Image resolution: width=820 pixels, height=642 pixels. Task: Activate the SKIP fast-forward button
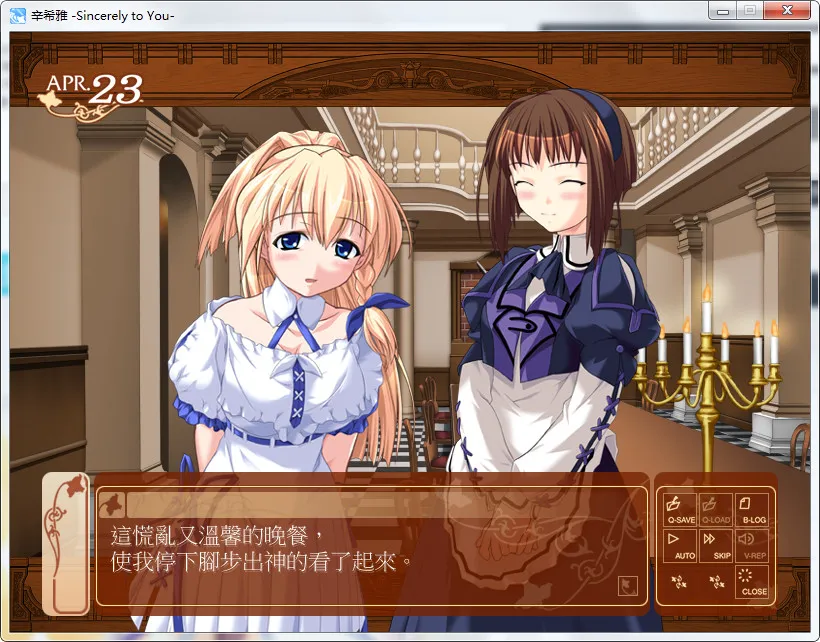tap(717, 545)
